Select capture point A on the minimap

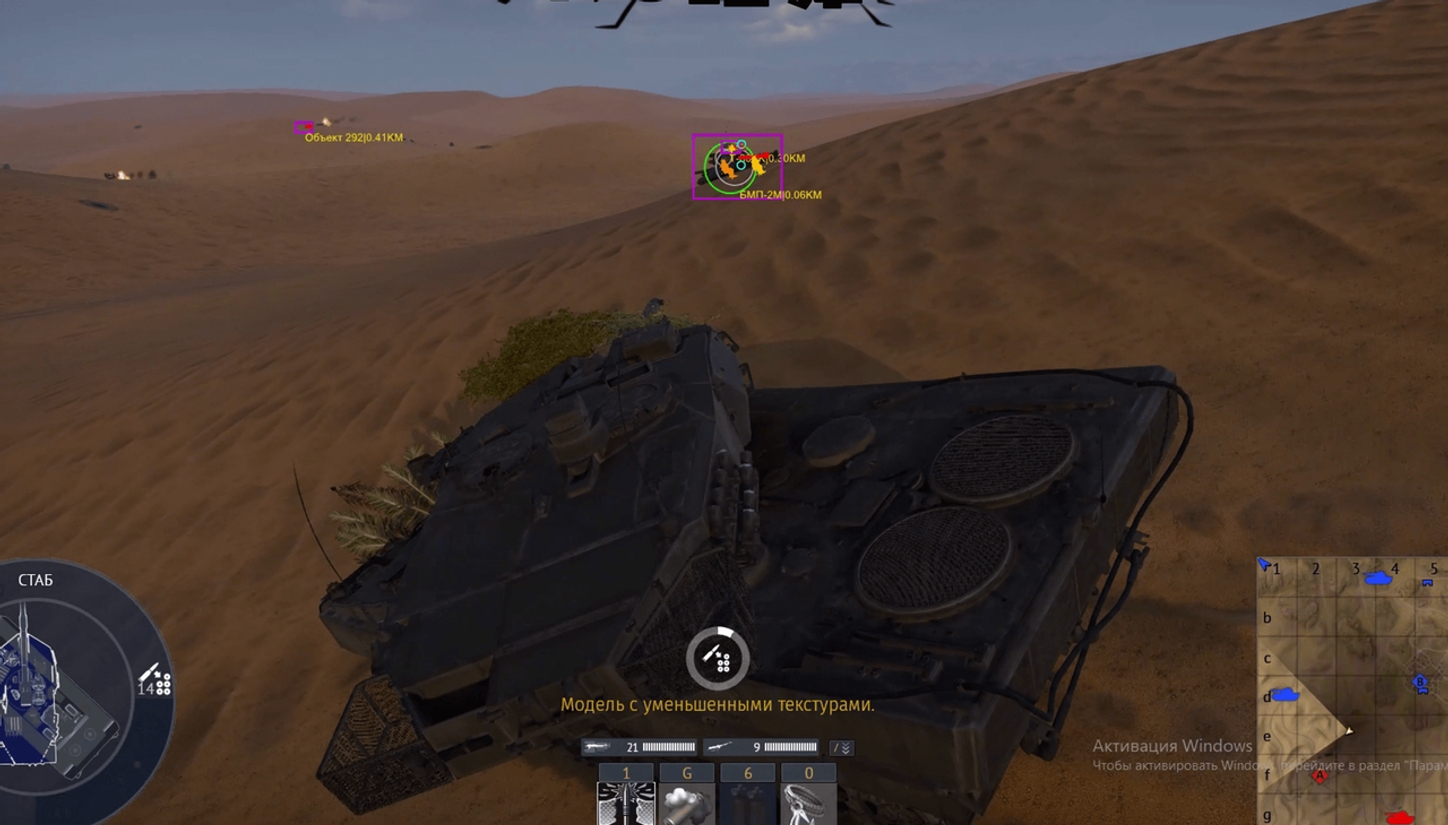click(x=1319, y=774)
